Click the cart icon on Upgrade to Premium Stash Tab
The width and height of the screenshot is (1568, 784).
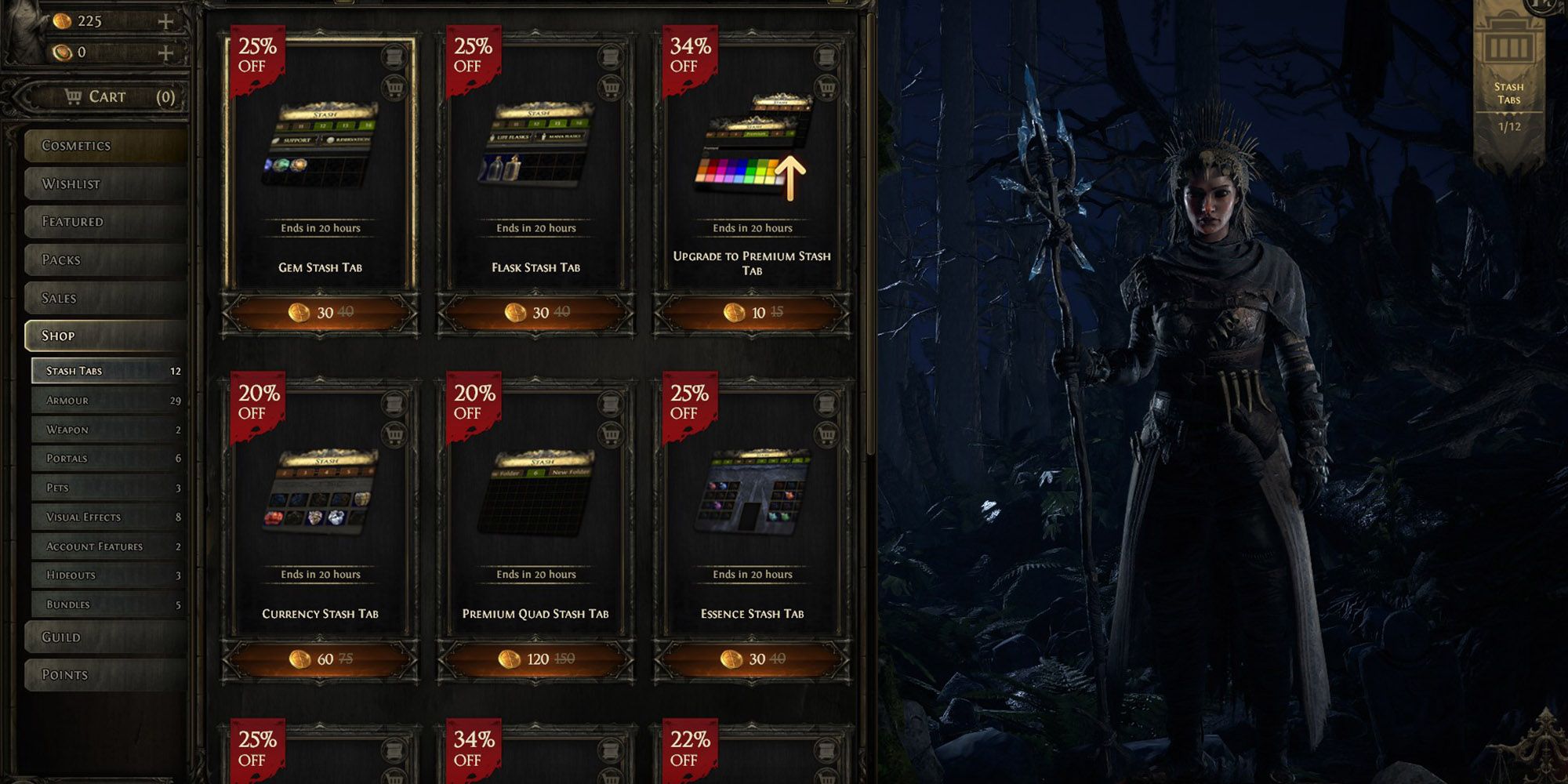pyautogui.click(x=826, y=88)
